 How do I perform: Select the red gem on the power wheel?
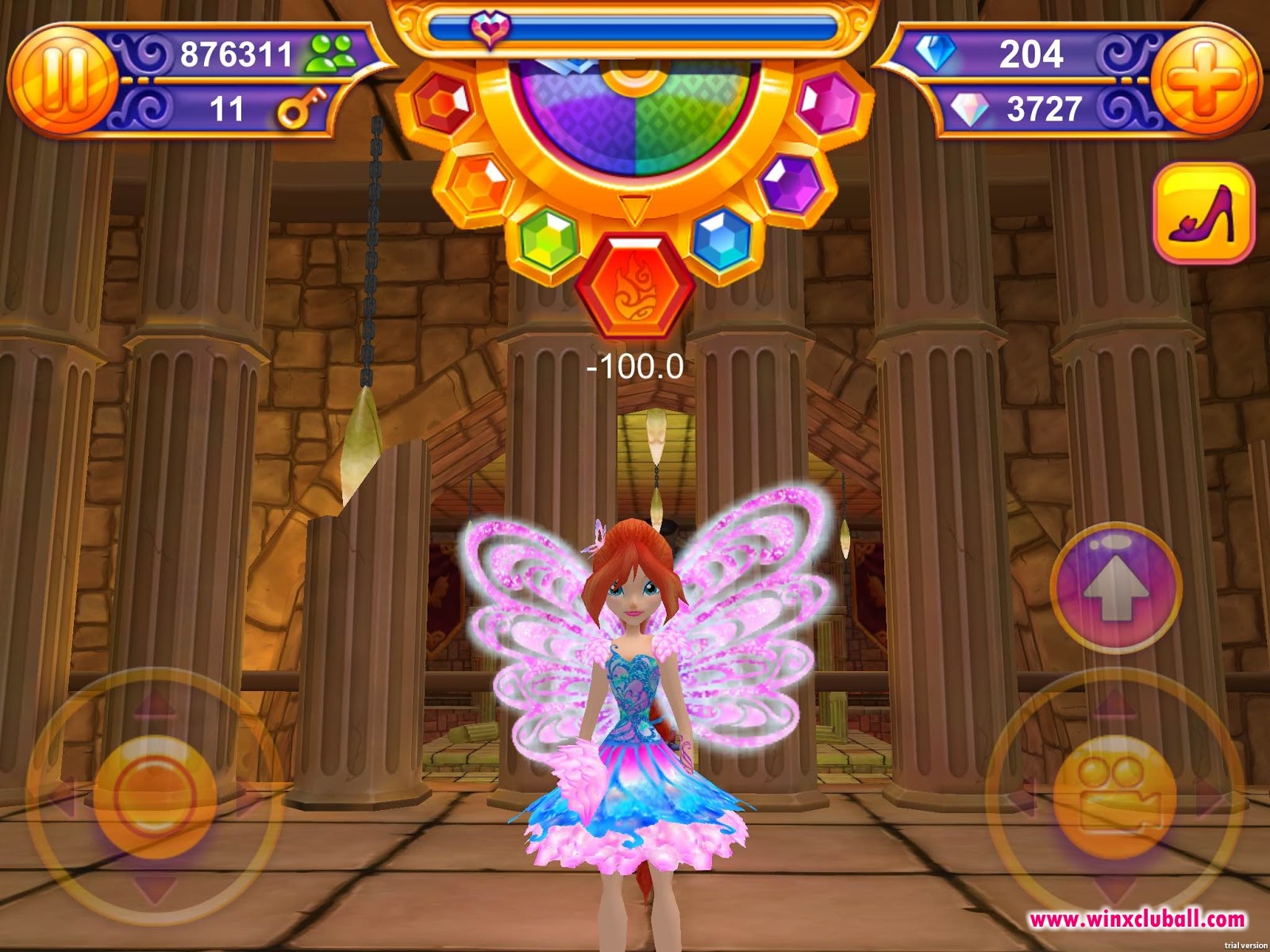[x=441, y=102]
